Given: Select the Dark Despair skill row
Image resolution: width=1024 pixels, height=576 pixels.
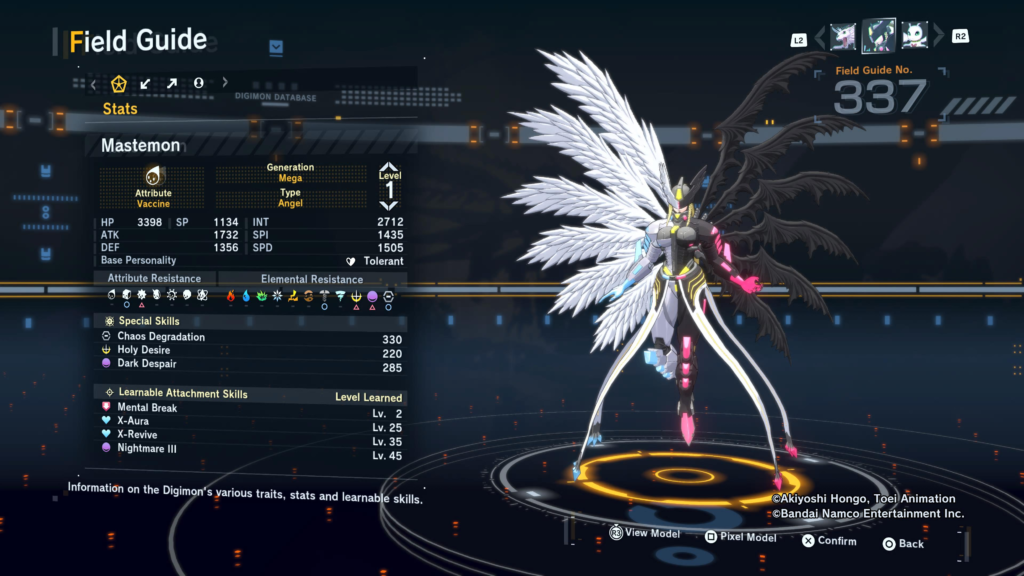Looking at the screenshot, I should tap(146, 365).
